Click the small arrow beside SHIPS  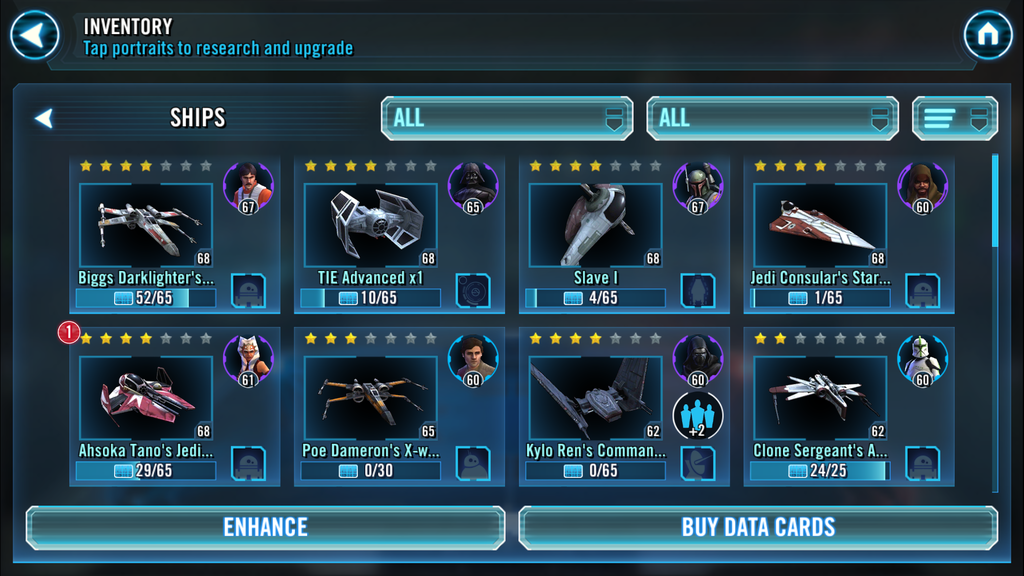click(x=43, y=118)
